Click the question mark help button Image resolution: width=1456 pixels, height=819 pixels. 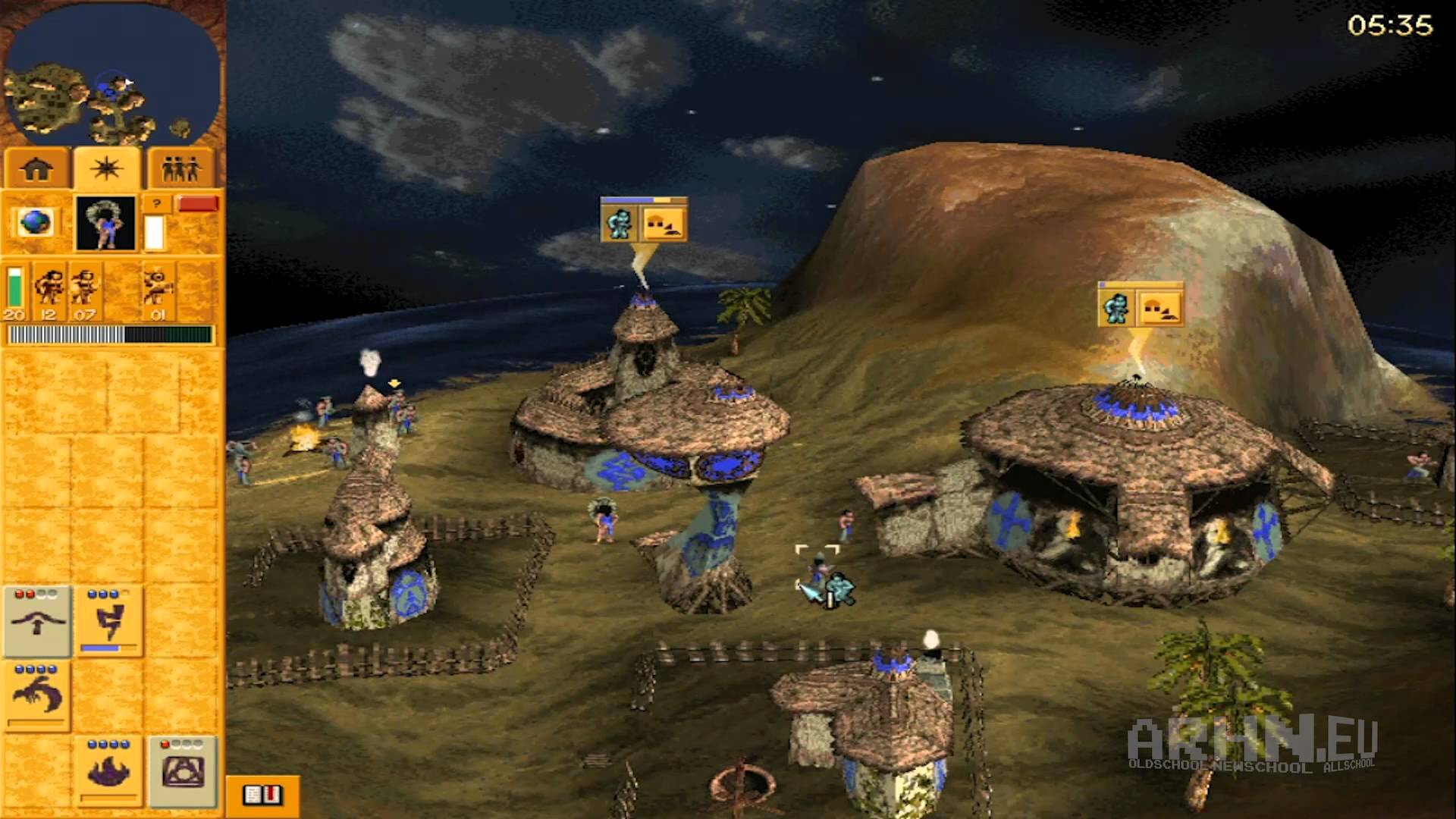pos(156,204)
